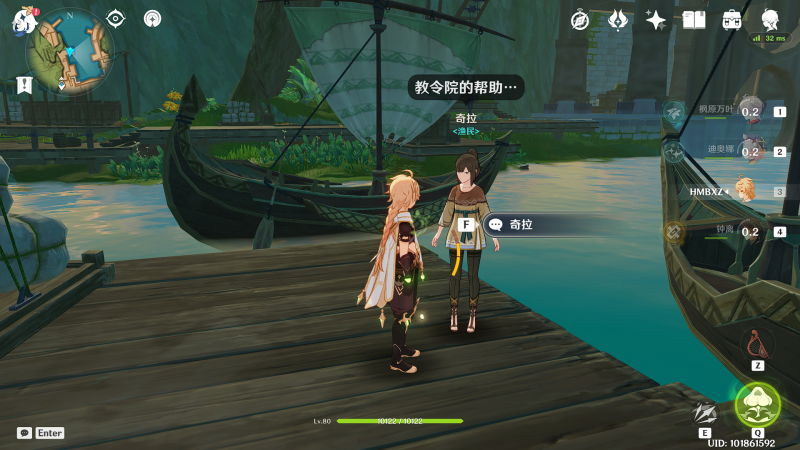Open the compass adventure icon
800x450 pixels.
[x=580, y=19]
